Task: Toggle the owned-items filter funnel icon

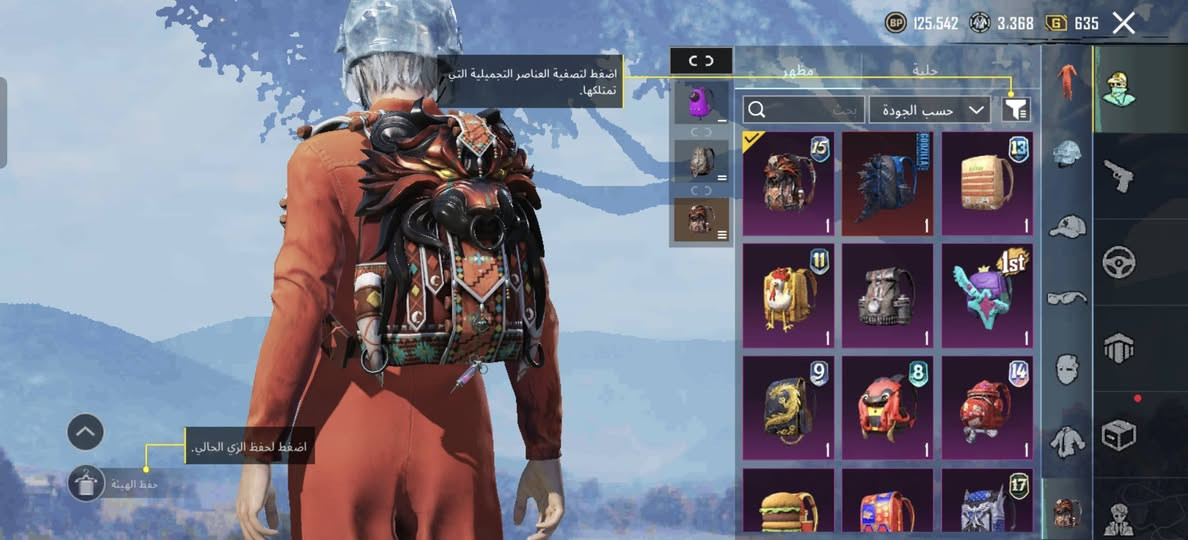Action: [1016, 110]
